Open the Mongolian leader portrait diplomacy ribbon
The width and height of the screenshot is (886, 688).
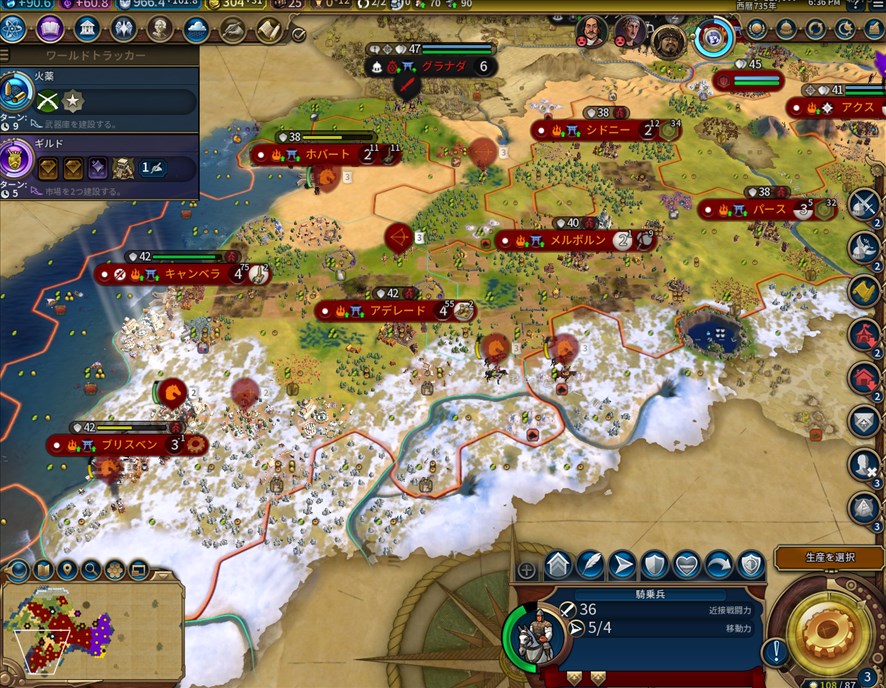pyautogui.click(x=669, y=41)
